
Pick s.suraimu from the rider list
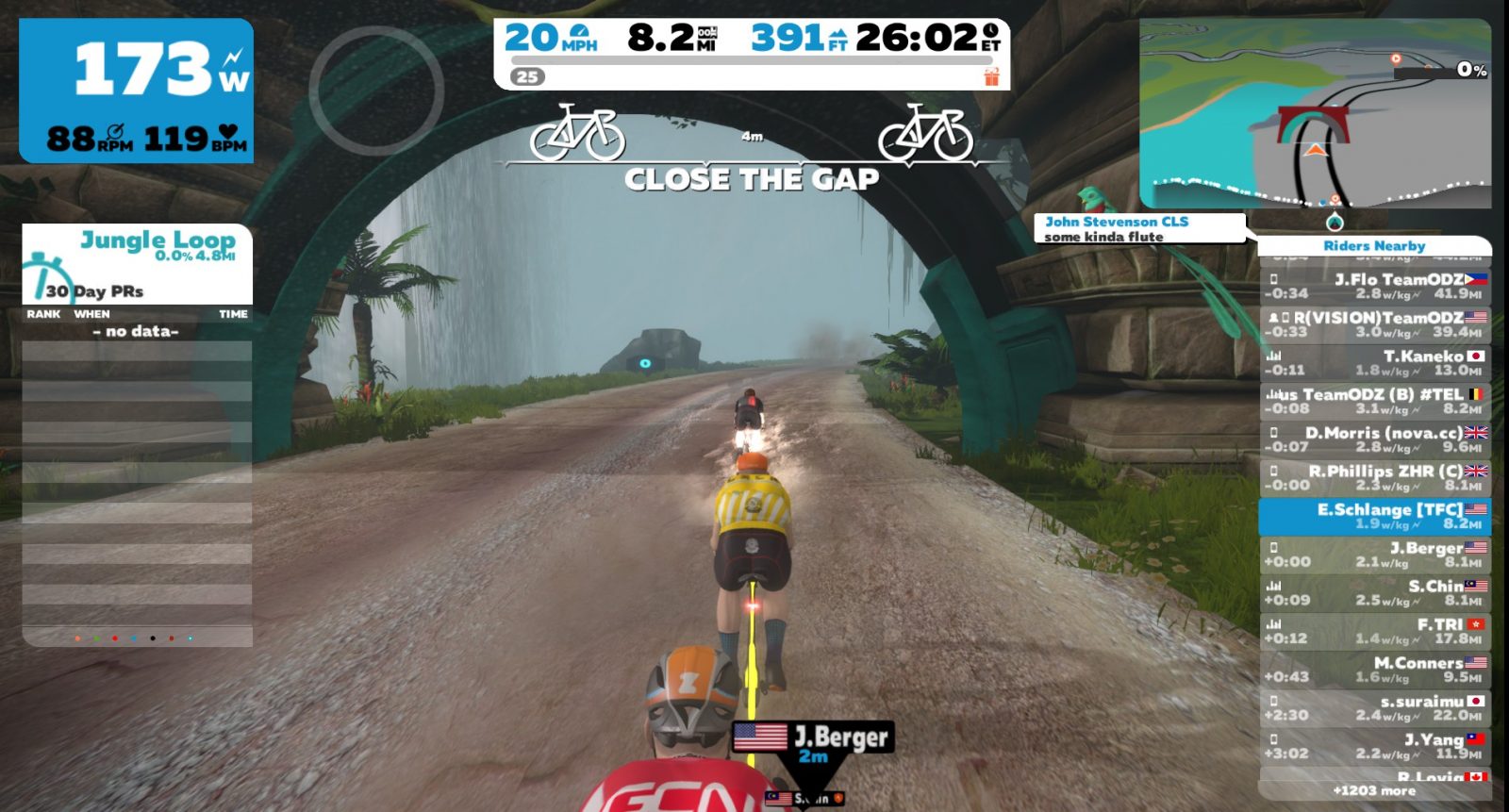pyautogui.click(x=1375, y=707)
